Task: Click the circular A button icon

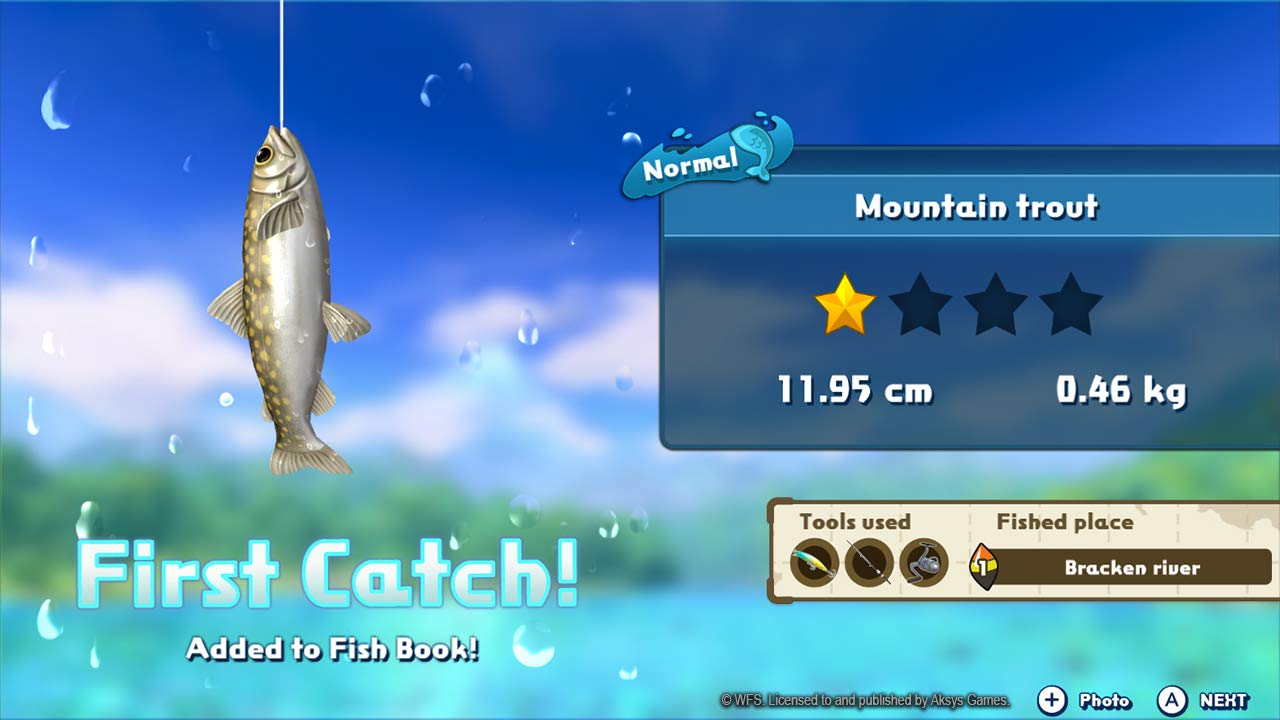Action: coord(1172,701)
